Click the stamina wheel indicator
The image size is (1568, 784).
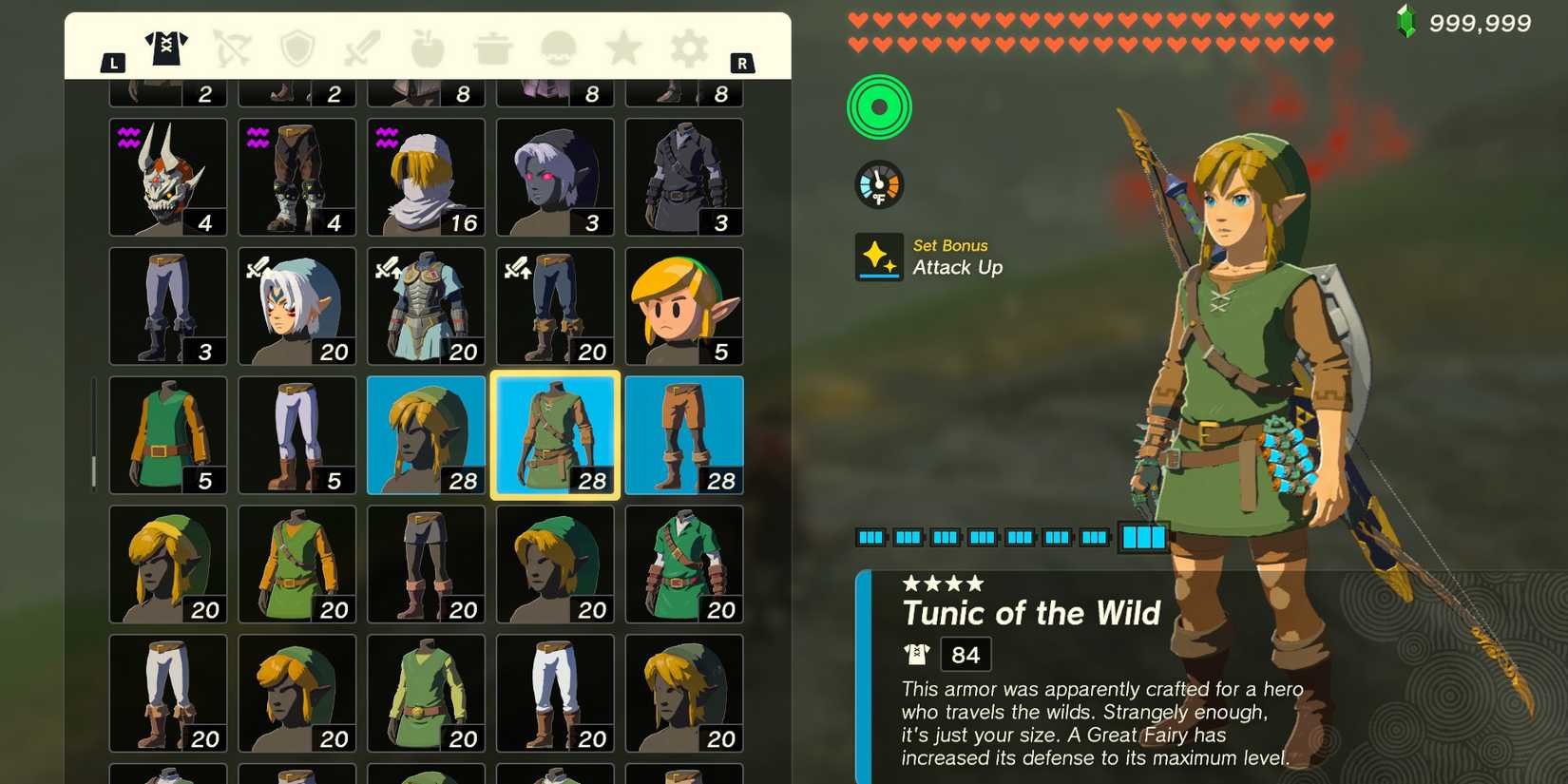[879, 106]
